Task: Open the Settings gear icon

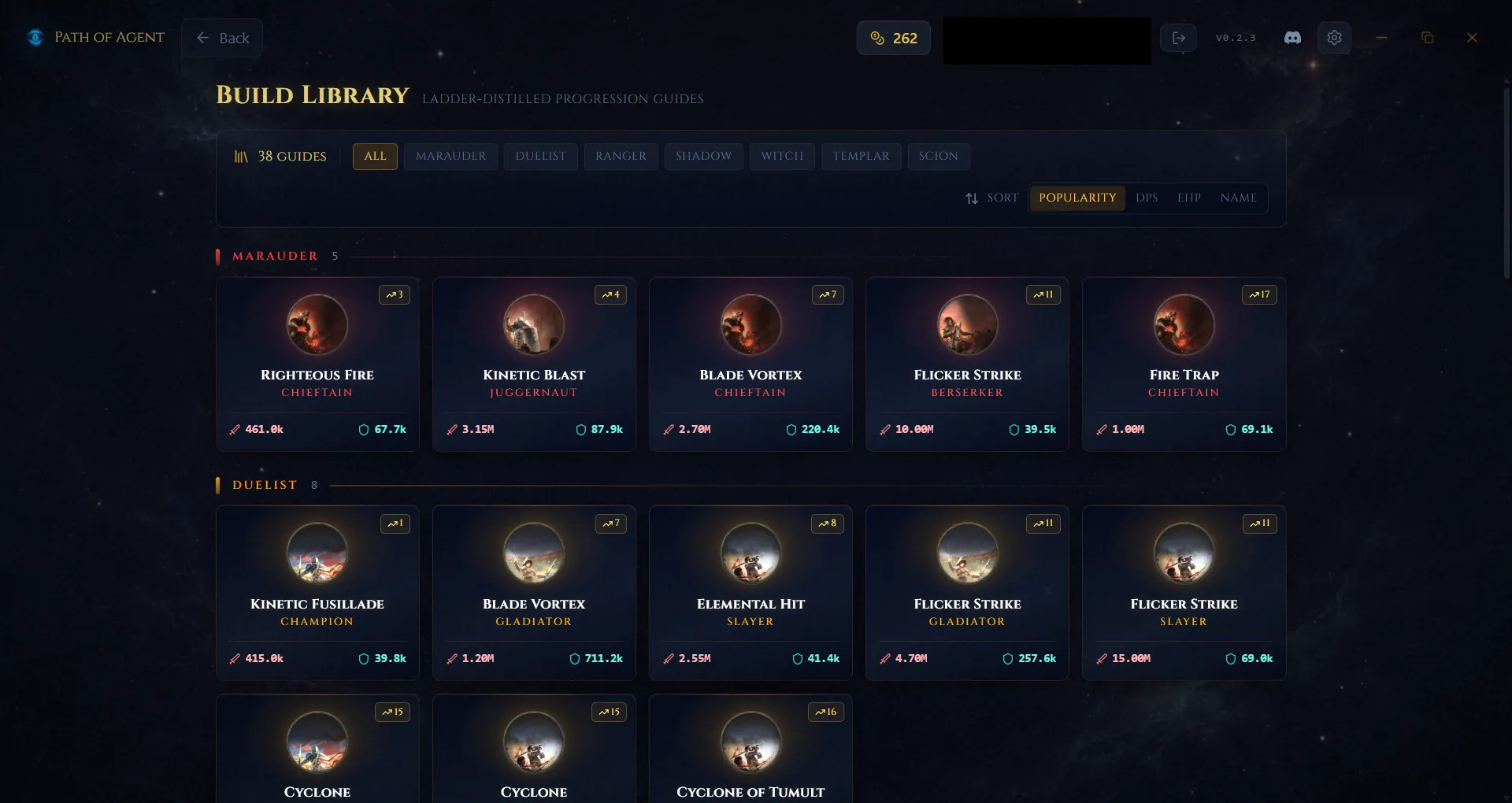Action: point(1334,37)
